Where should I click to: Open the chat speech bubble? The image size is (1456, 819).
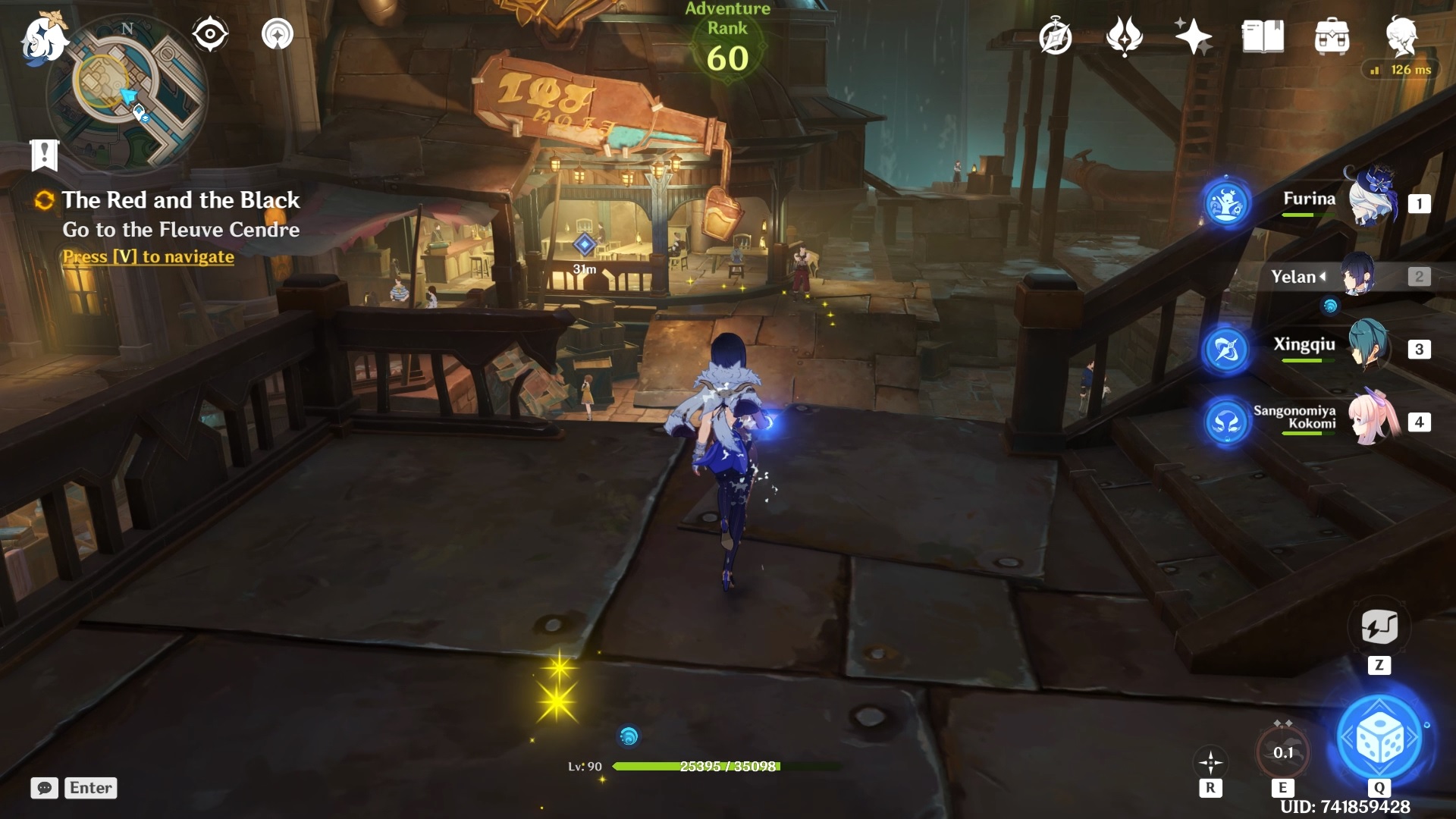(x=44, y=788)
